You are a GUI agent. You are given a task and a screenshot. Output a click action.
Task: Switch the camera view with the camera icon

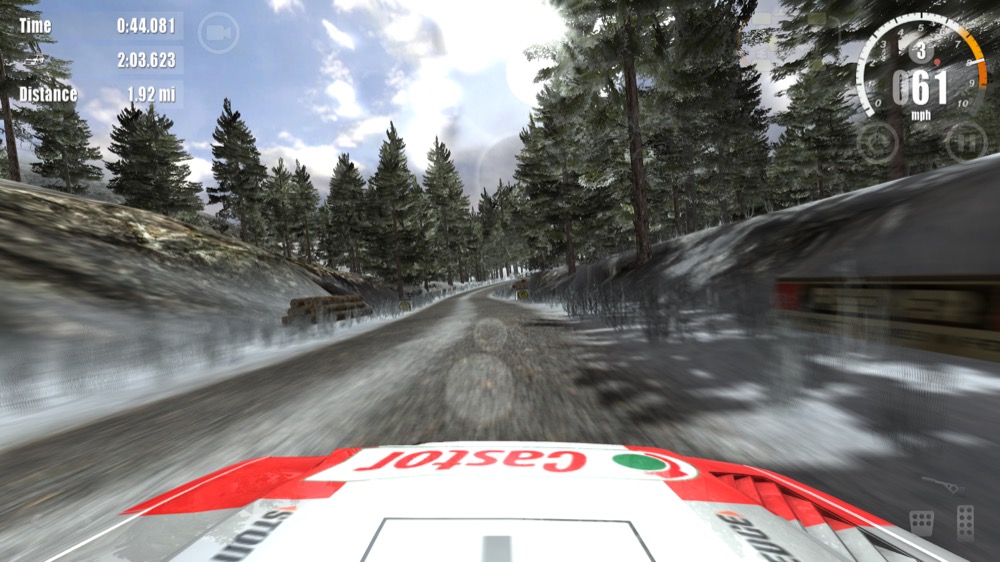point(218,33)
